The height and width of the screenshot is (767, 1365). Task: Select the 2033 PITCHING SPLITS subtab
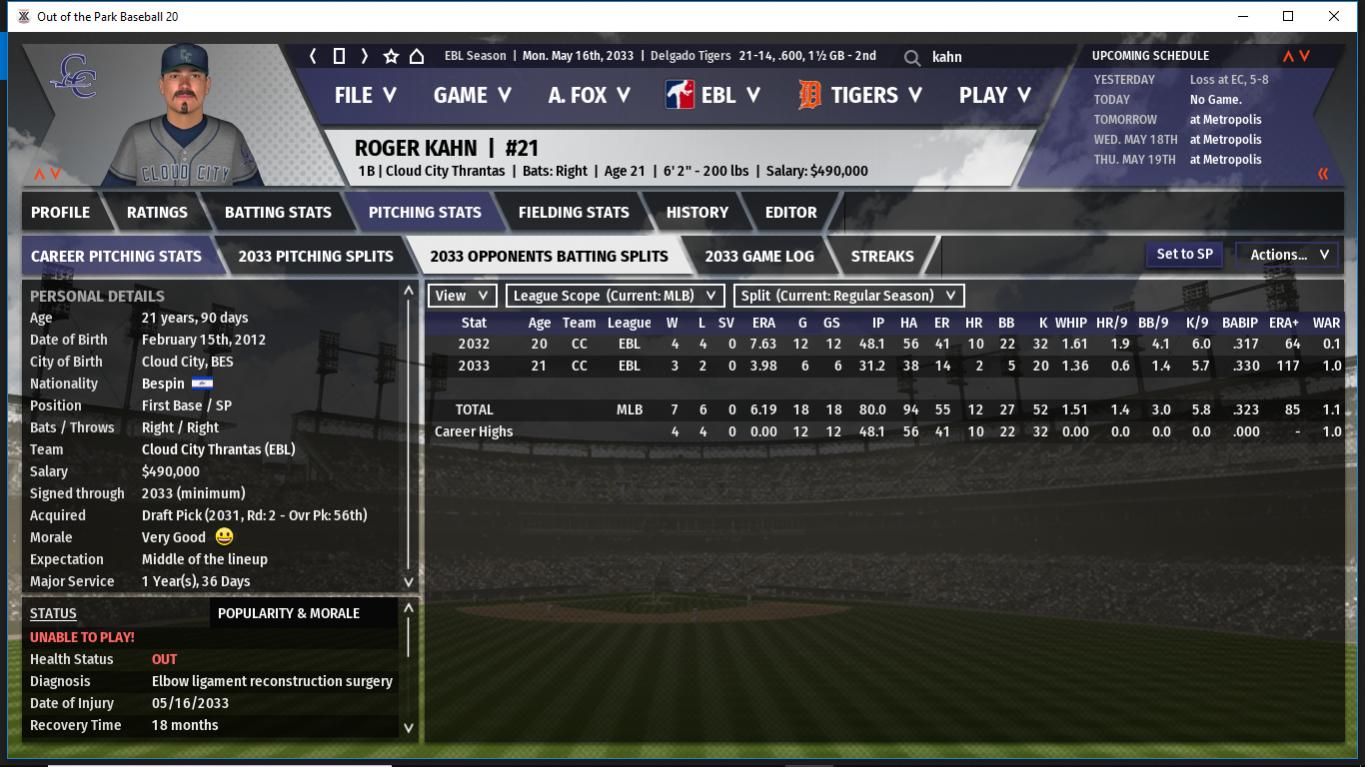click(x=316, y=256)
